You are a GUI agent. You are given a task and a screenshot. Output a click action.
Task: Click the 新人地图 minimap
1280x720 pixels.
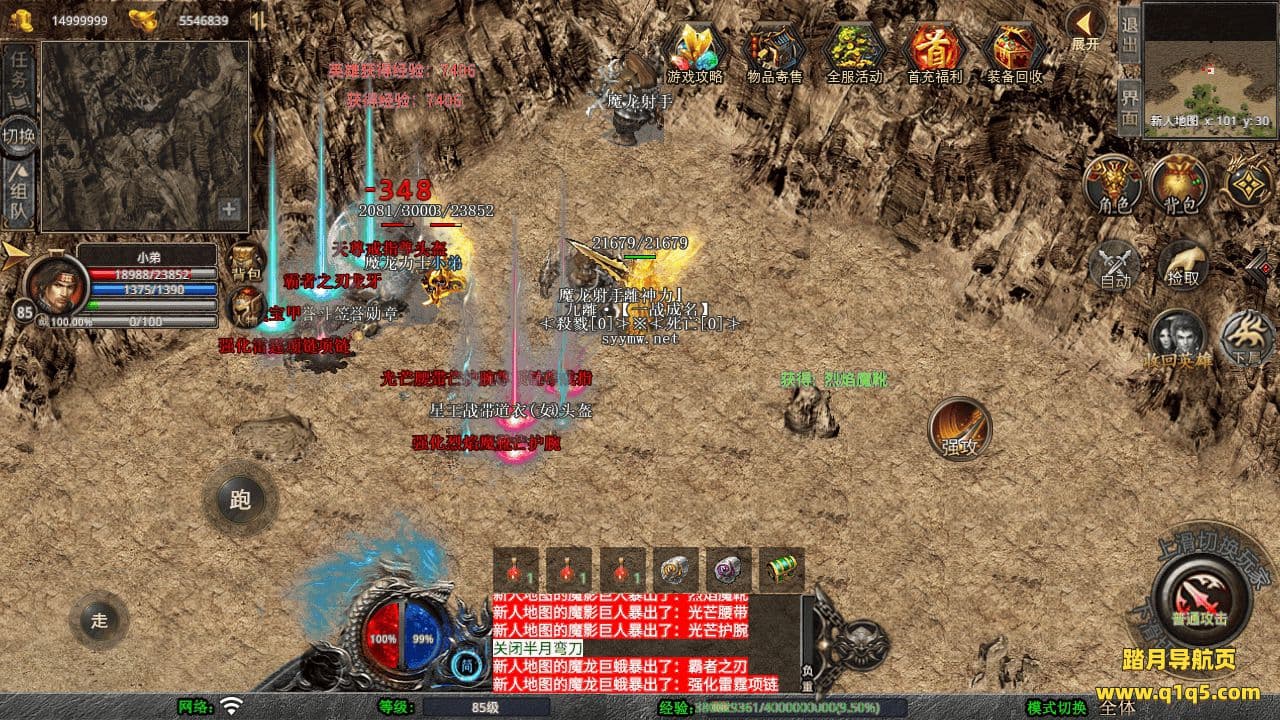[x=1209, y=68]
